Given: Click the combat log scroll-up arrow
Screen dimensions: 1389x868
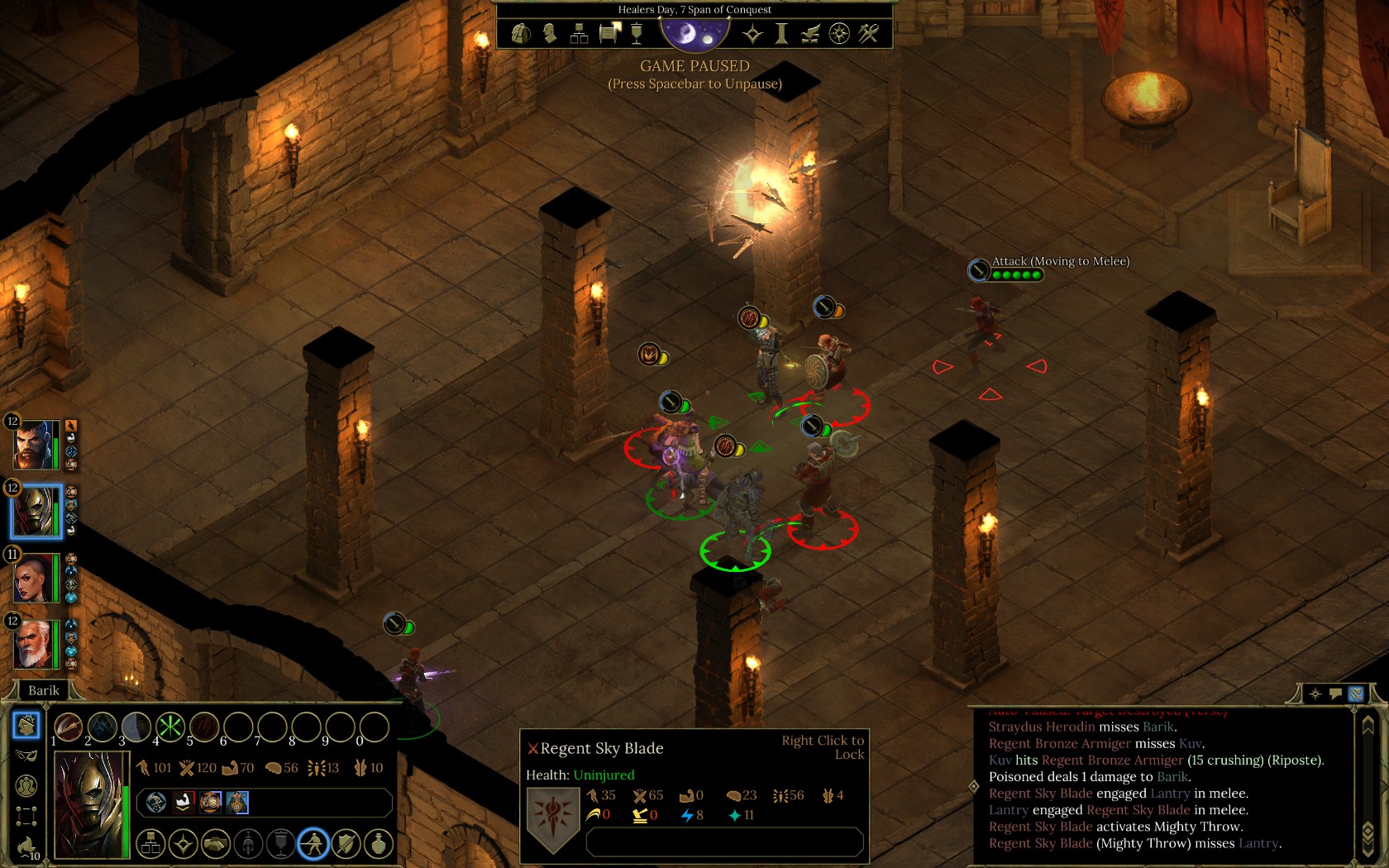Looking at the screenshot, I should click(x=1368, y=723).
